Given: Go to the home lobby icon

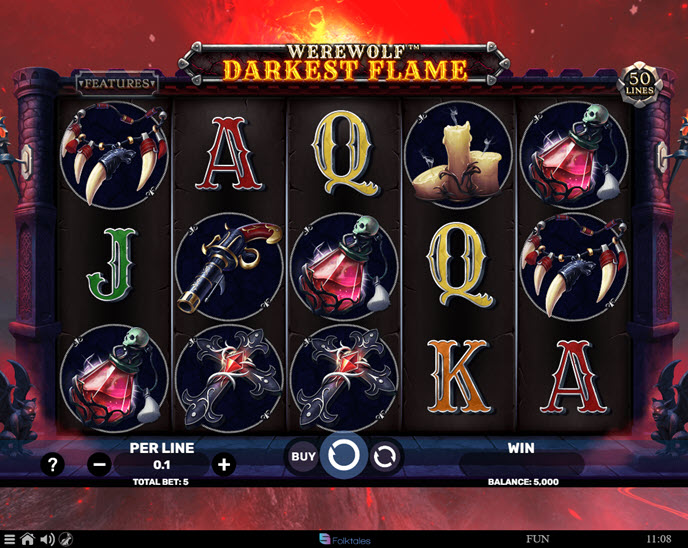Looking at the screenshot, I should (27, 539).
